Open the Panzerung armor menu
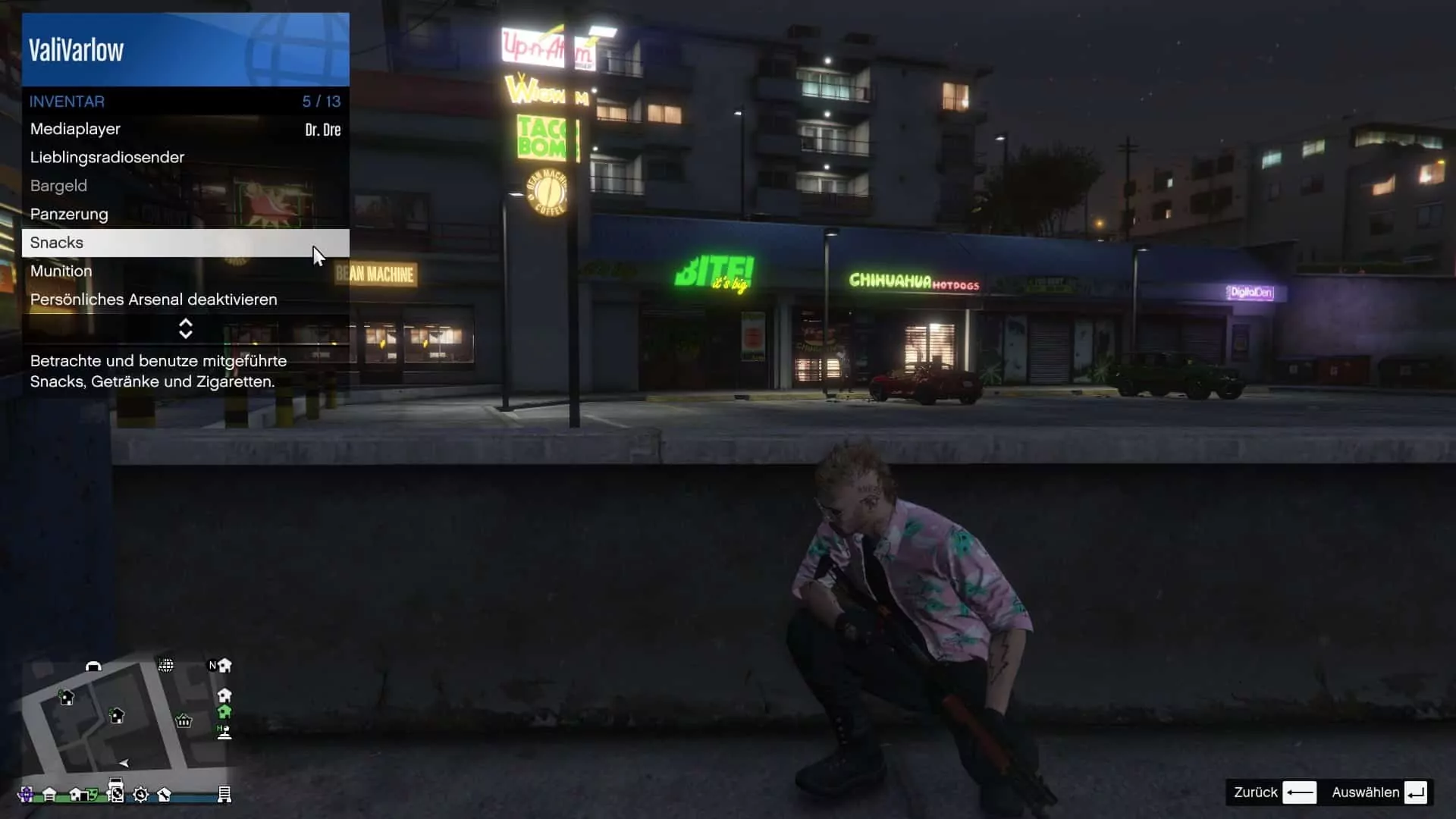 pyautogui.click(x=185, y=215)
